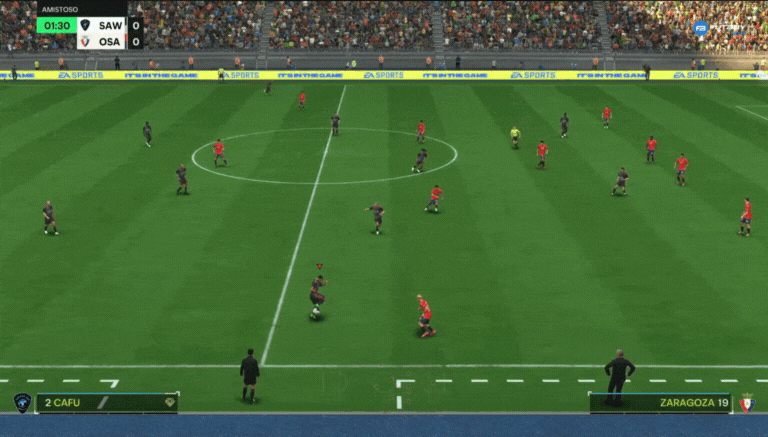The image size is (768, 437).
Task: Select the Zaragoza 19 player name panel
Action: [660, 403]
